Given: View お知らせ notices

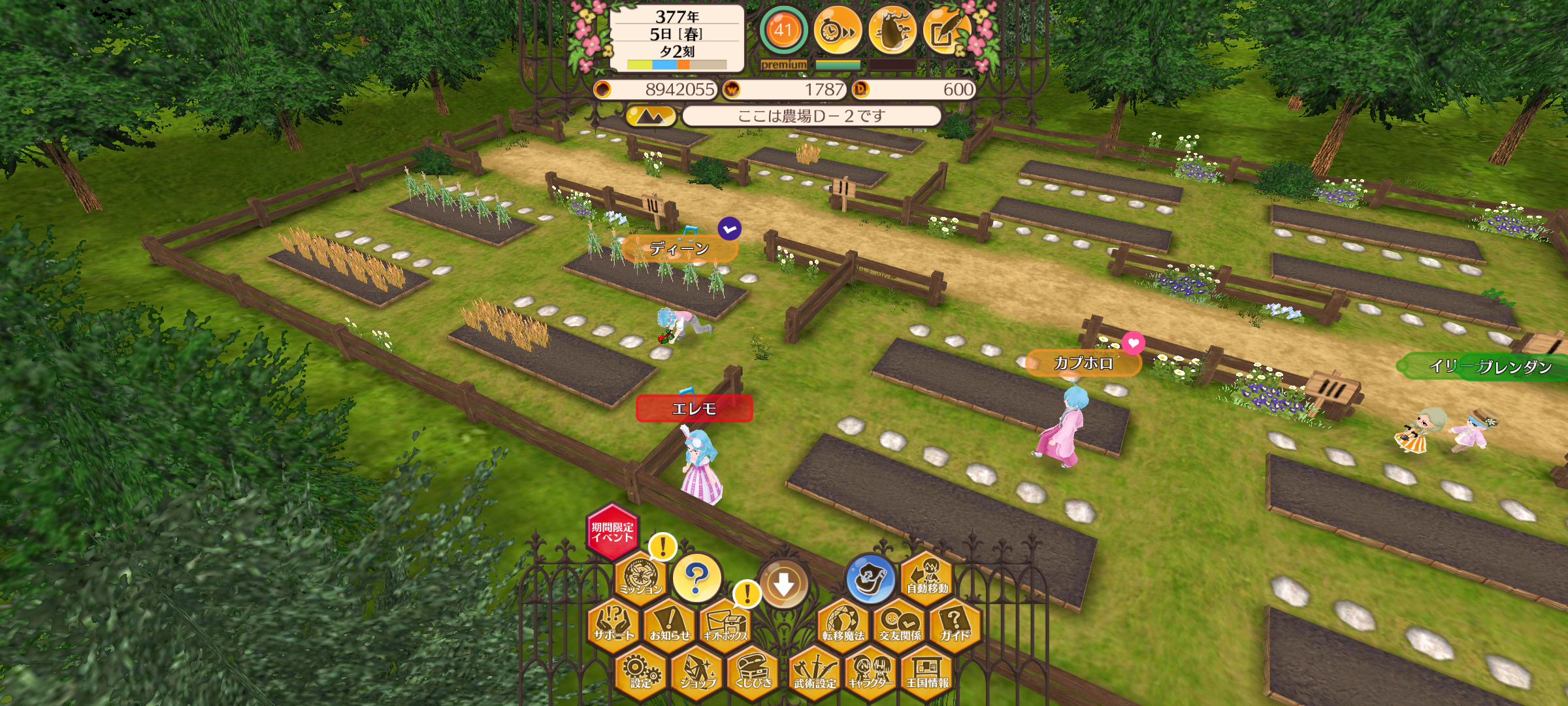Looking at the screenshot, I should 670,624.
